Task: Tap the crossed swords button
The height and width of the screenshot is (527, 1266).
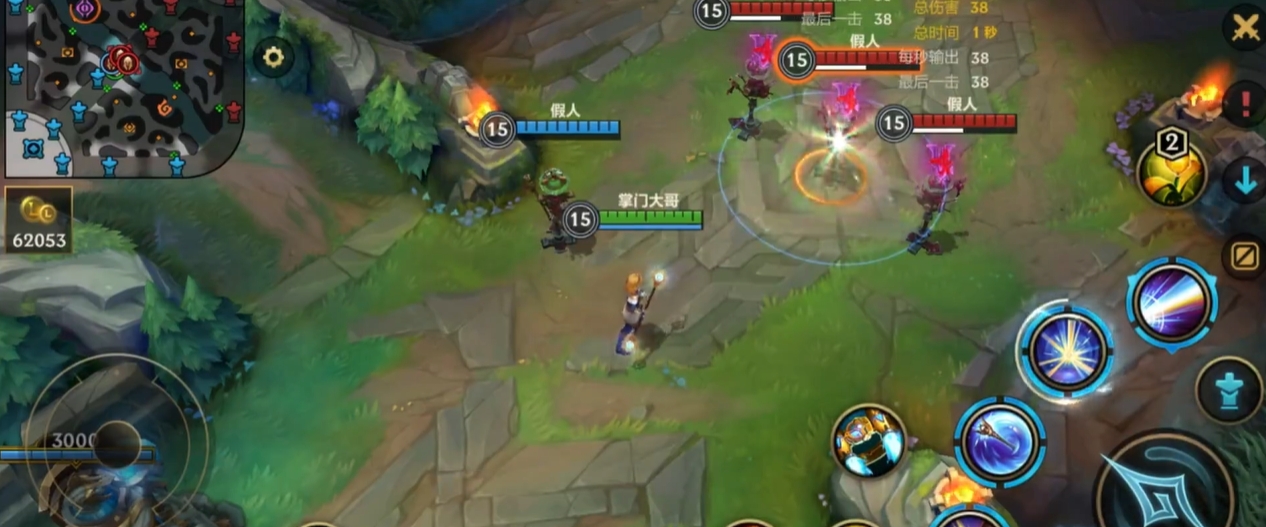Action: (1245, 27)
